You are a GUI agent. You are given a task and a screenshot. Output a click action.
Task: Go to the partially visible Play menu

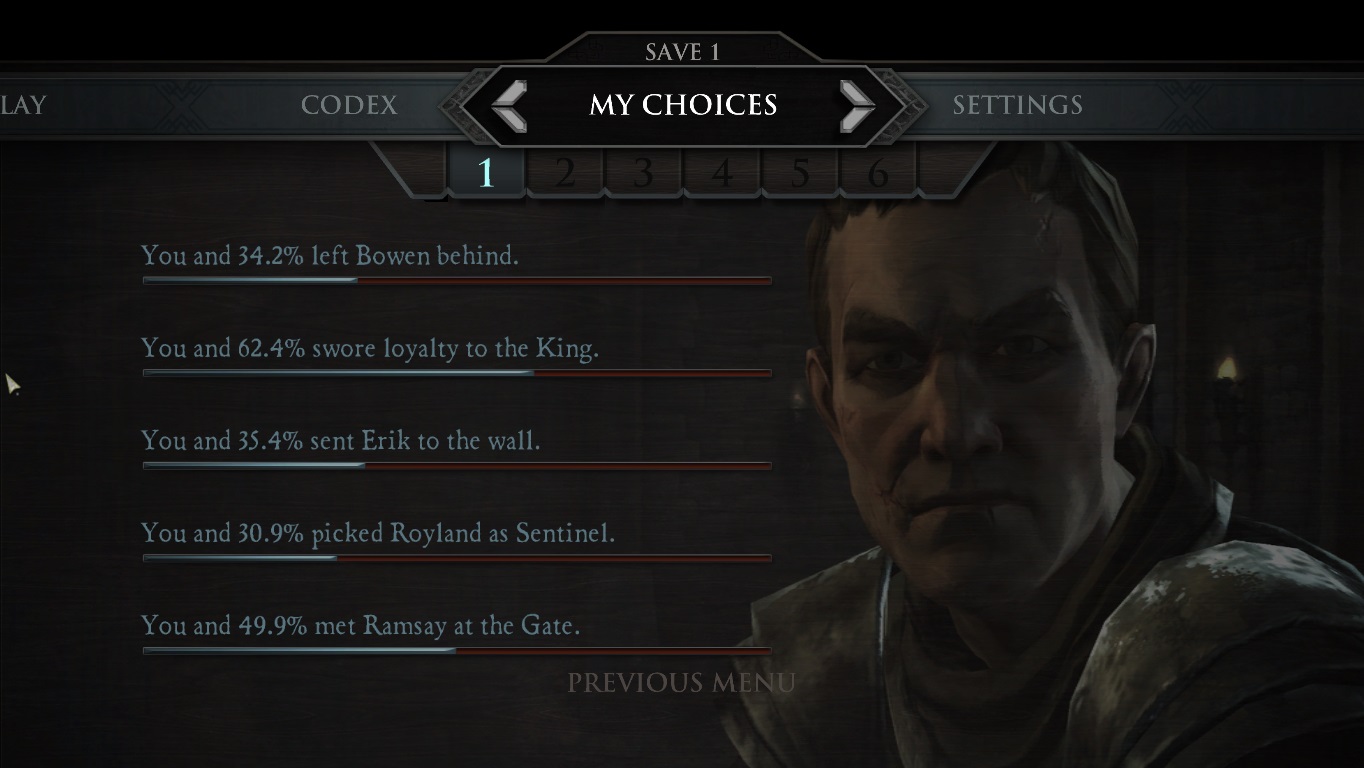pyautogui.click(x=22, y=105)
